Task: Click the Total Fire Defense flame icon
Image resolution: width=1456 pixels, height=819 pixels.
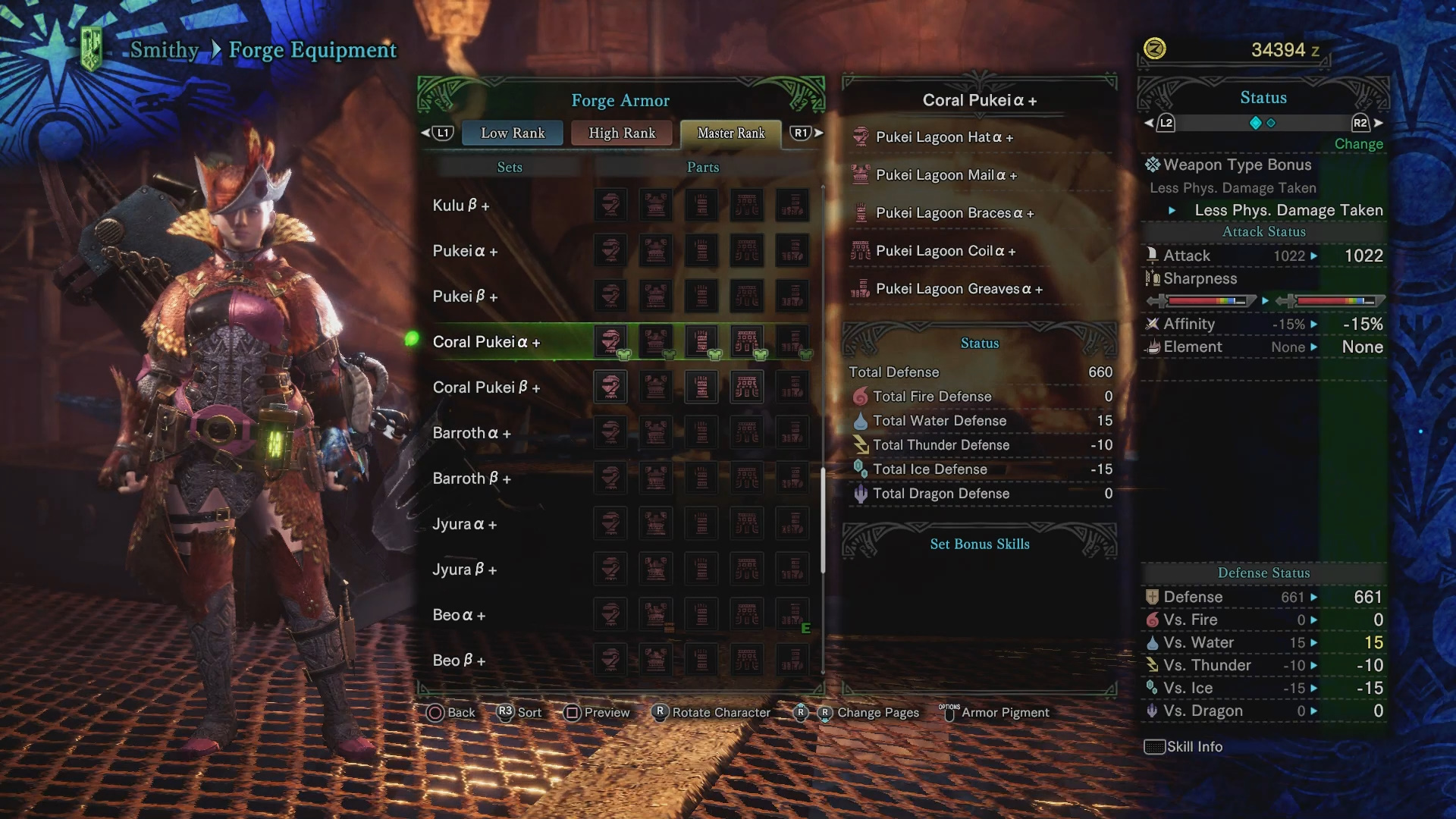Action: [860, 396]
